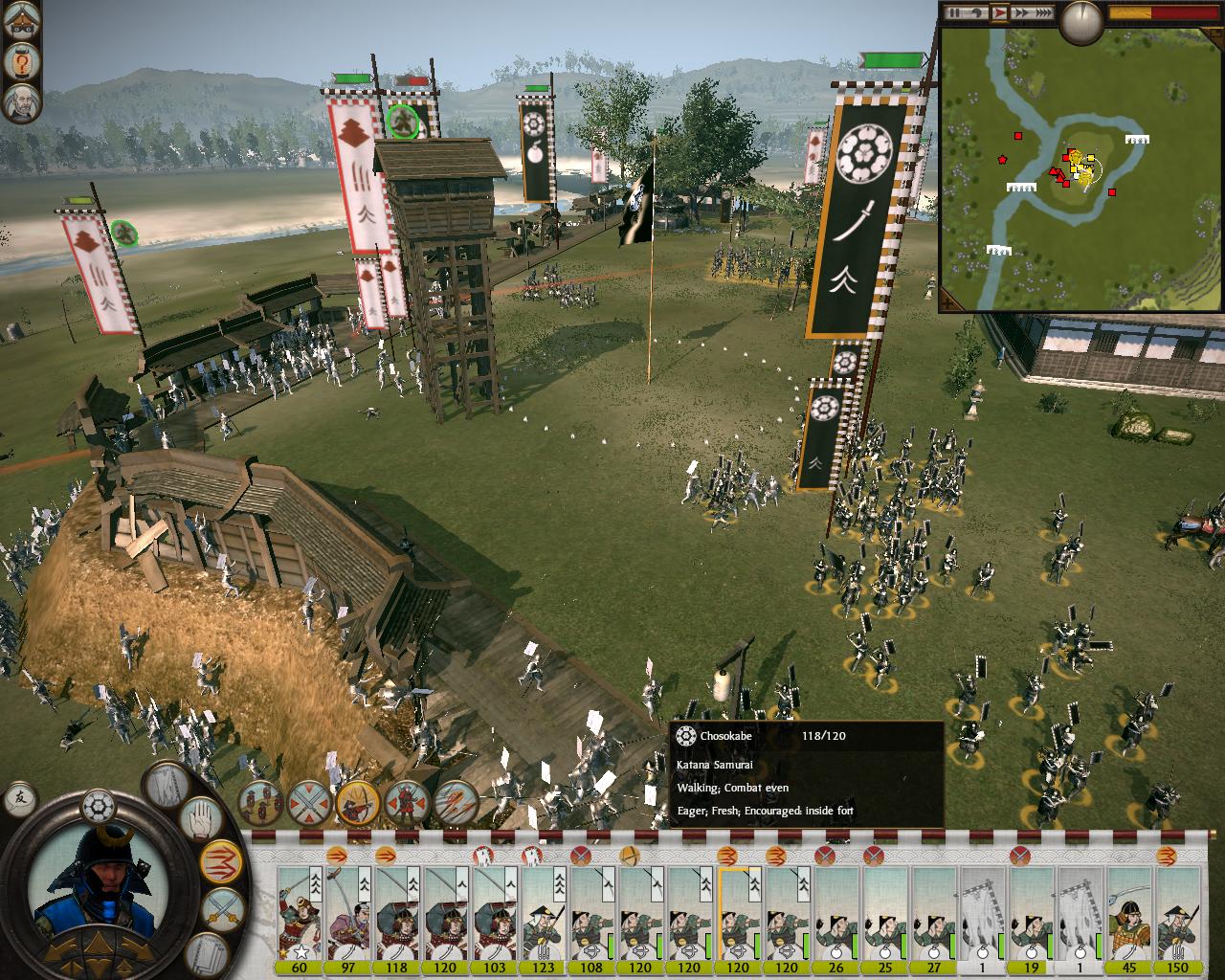This screenshot has width=1225, height=980.
Task: Activate the flaming arrows ability icon
Action: tap(456, 802)
